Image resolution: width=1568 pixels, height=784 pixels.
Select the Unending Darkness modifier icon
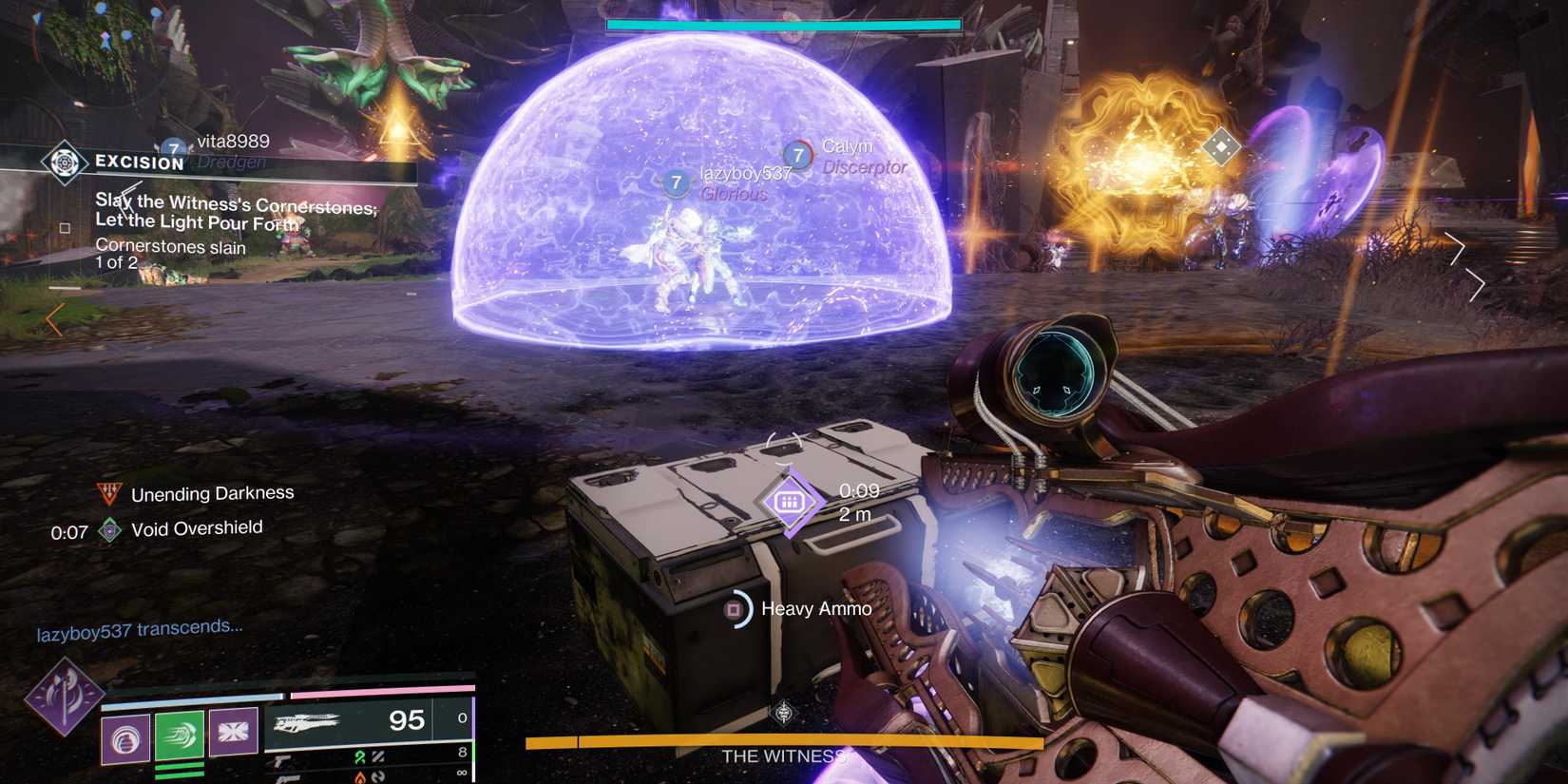pos(109,493)
